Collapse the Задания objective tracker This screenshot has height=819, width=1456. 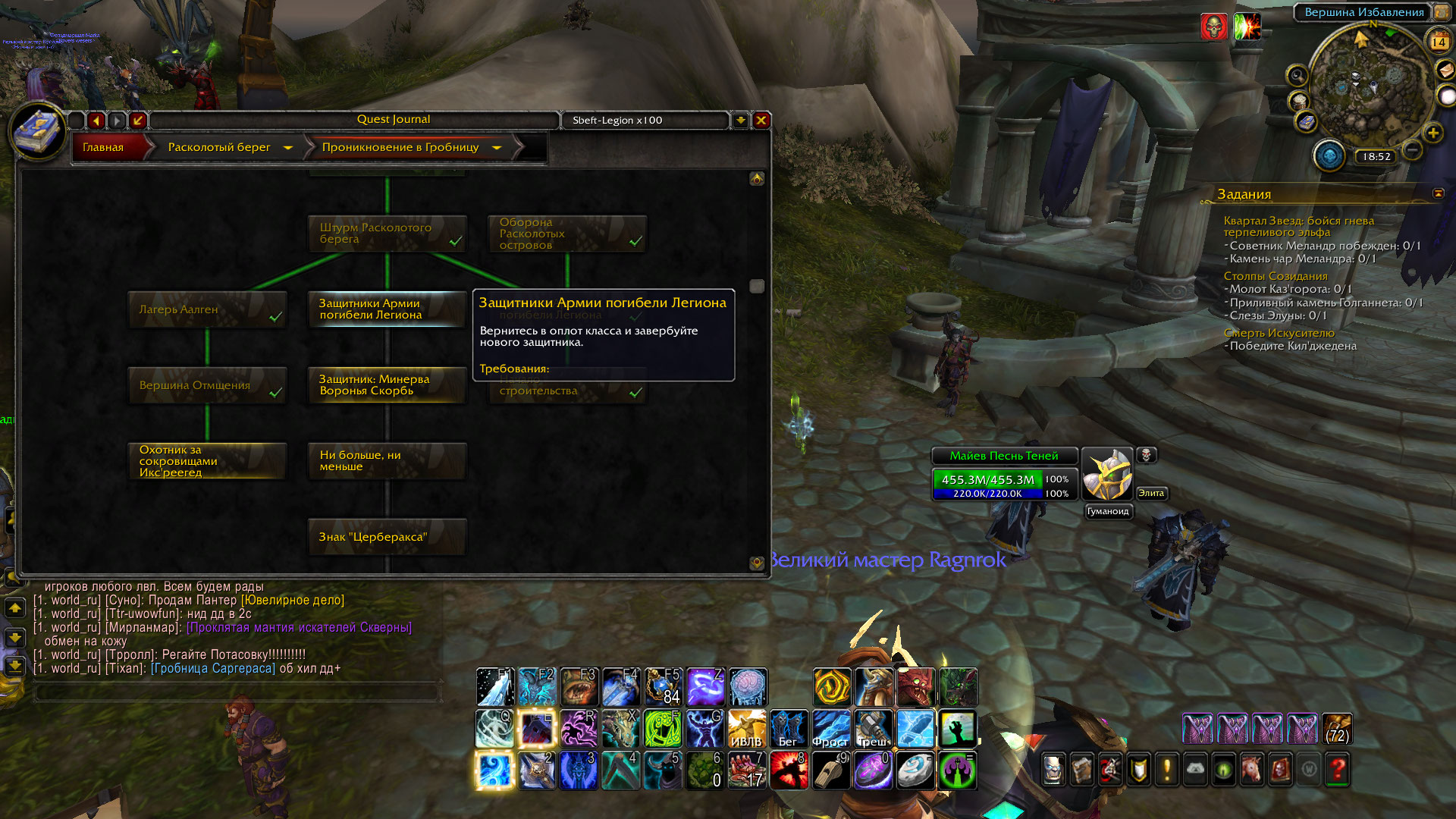click(1438, 193)
